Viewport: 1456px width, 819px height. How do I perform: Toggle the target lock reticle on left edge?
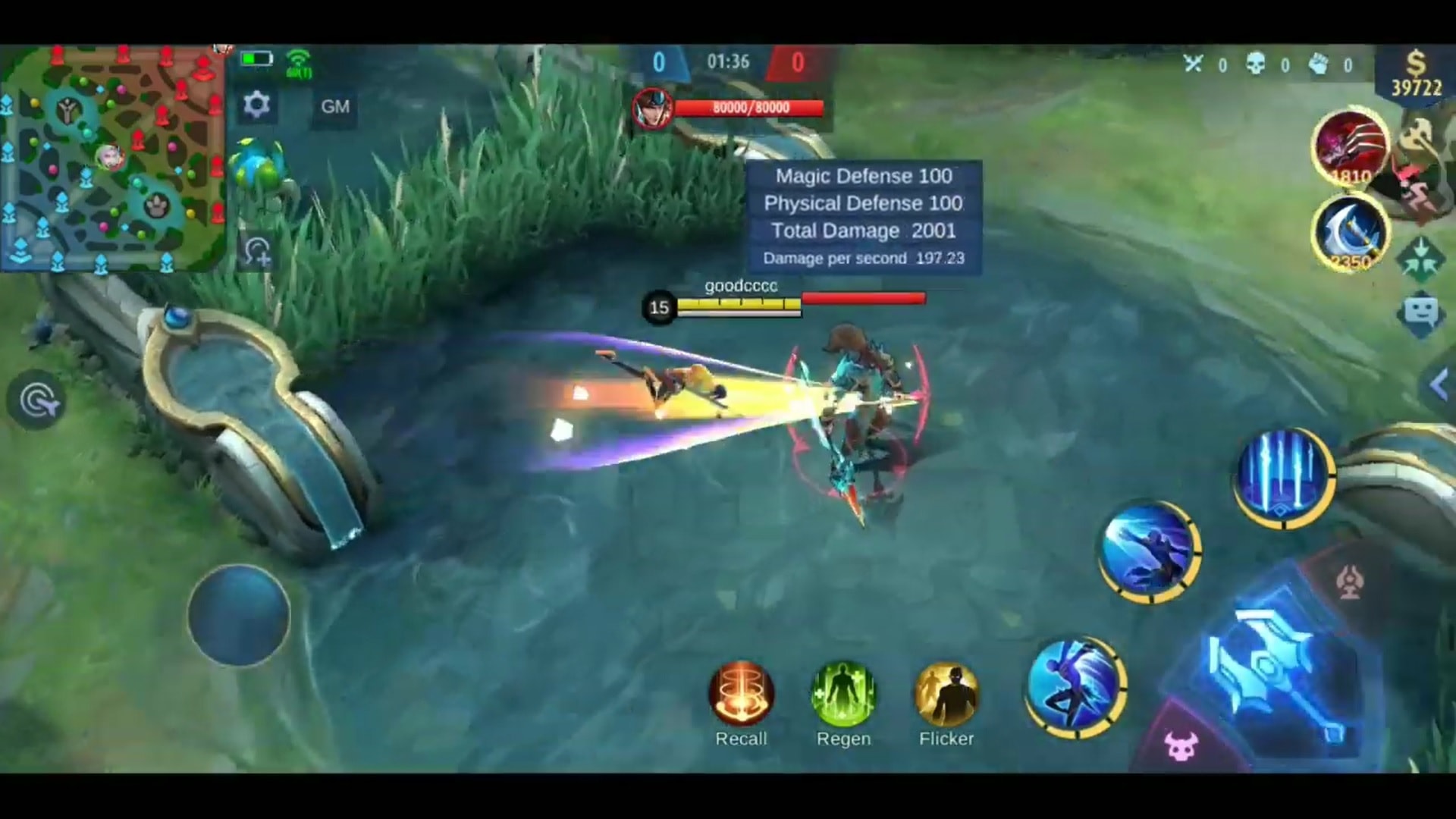coord(36,400)
